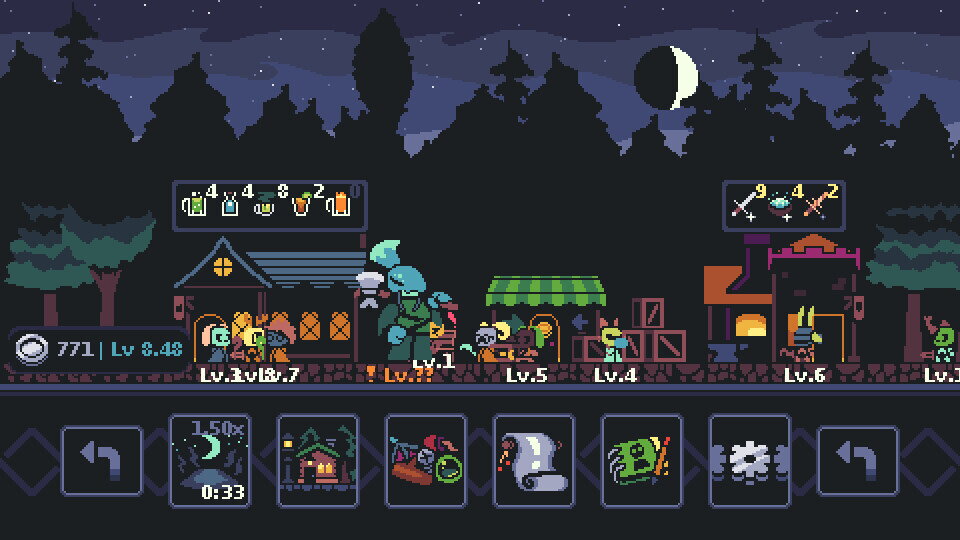
Task: Select the orange cocktail drink icon
Action: click(301, 205)
